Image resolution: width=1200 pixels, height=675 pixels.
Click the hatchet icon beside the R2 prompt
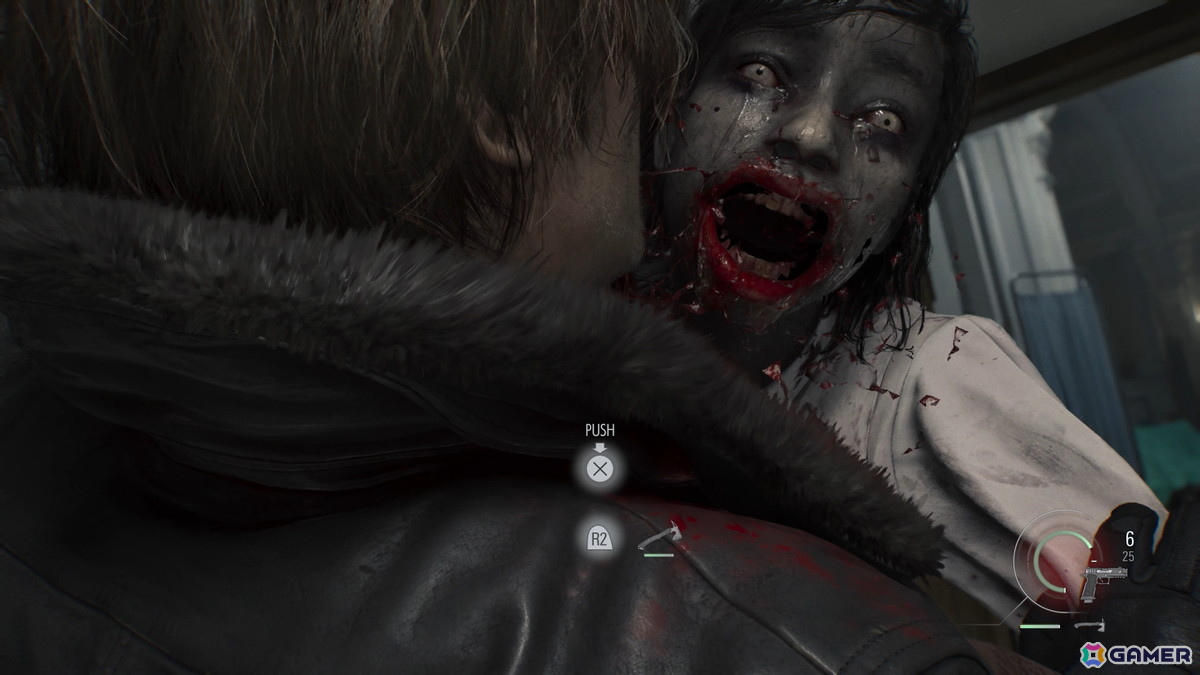657,540
